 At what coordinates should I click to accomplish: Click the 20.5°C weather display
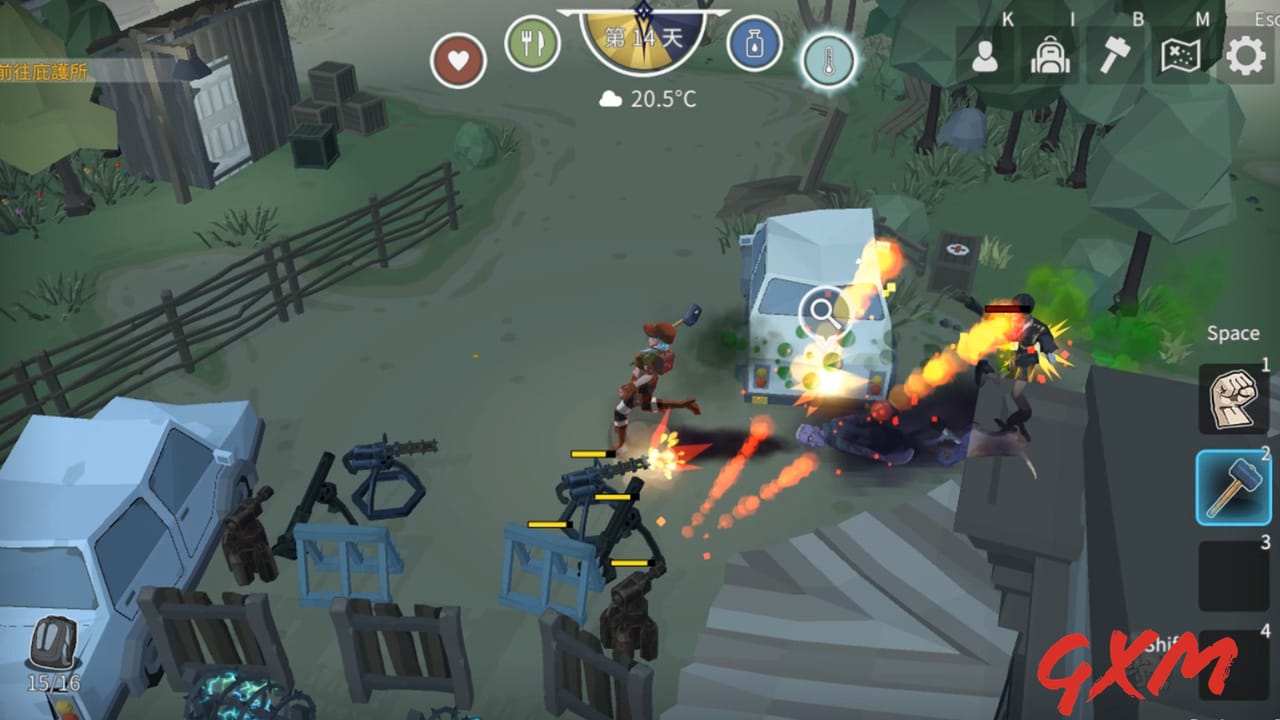coord(650,97)
